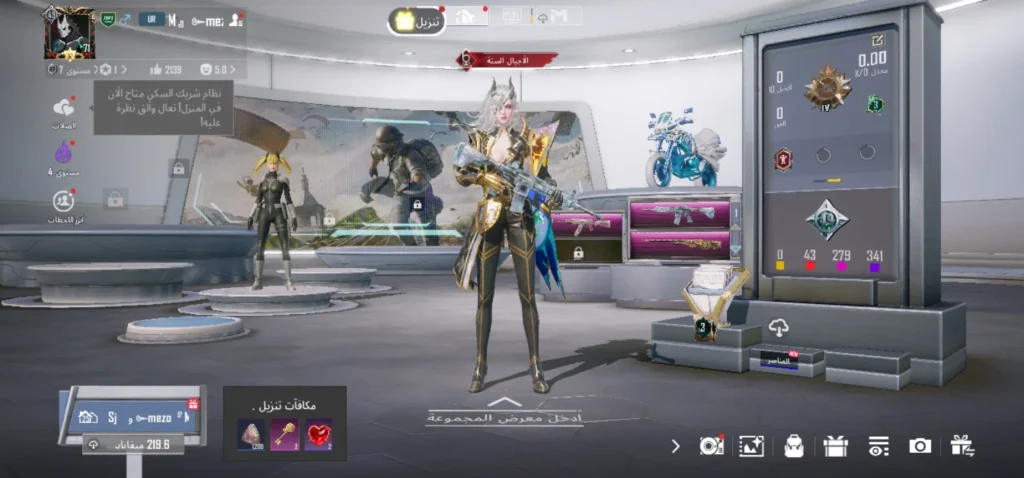Toggle the eye display list icon

[878, 446]
